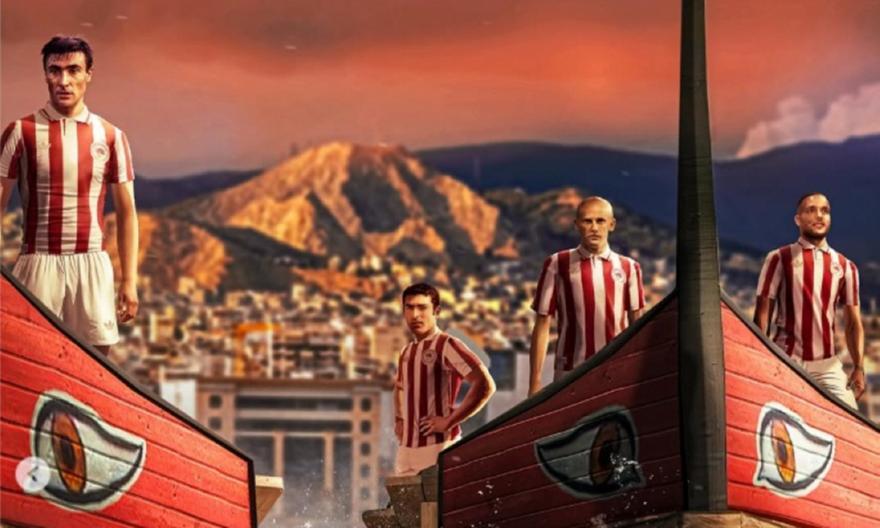Click the round white arrow button
The image size is (880, 528).
coord(33,474)
